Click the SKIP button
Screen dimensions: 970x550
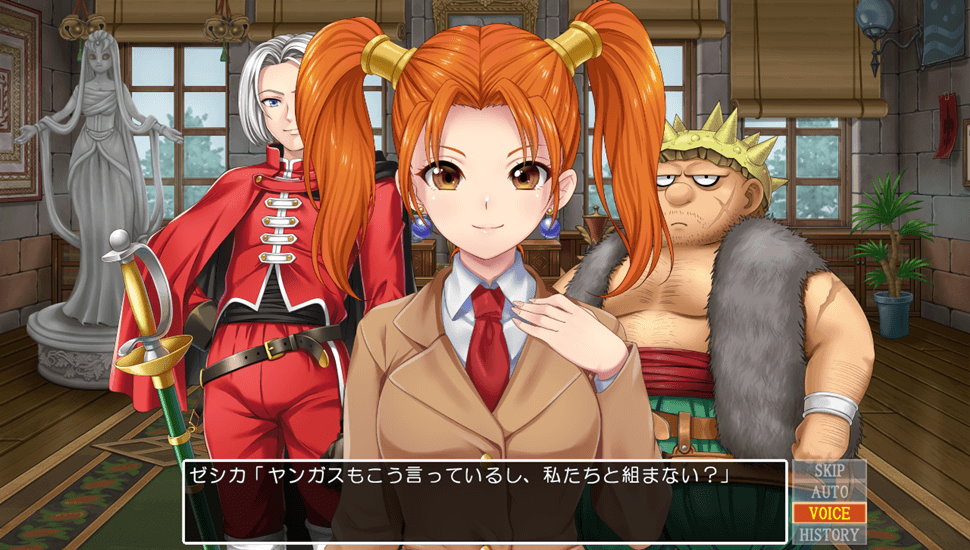[x=830, y=471]
